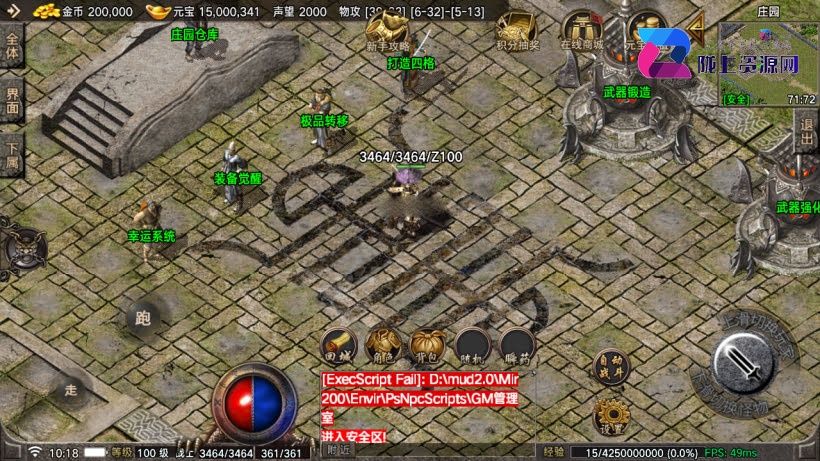Open the 设置 gear settings

point(609,415)
